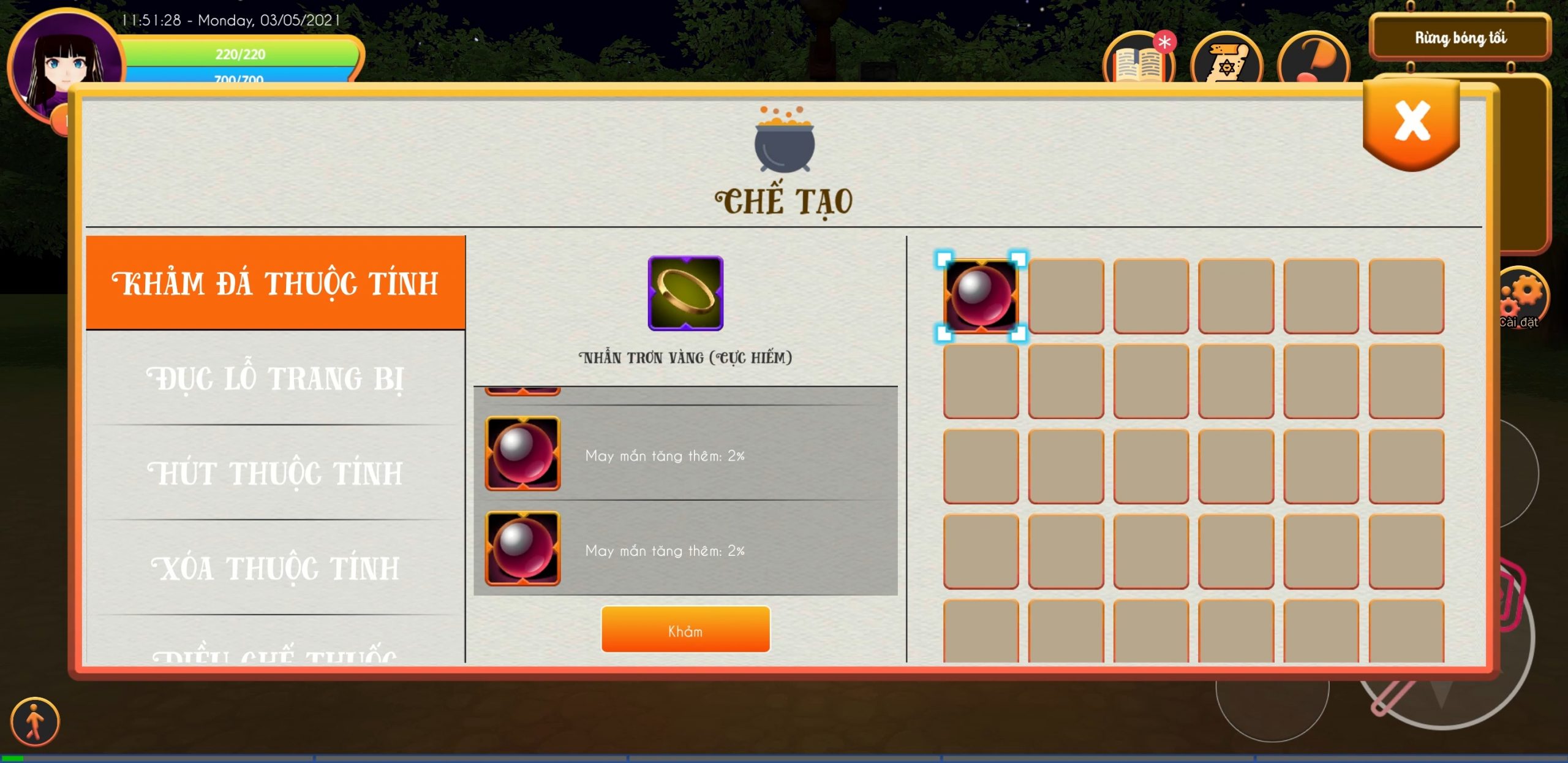Viewport: 1568px width, 763px height.
Task: Click the golden ring equipment icon
Action: (685, 294)
